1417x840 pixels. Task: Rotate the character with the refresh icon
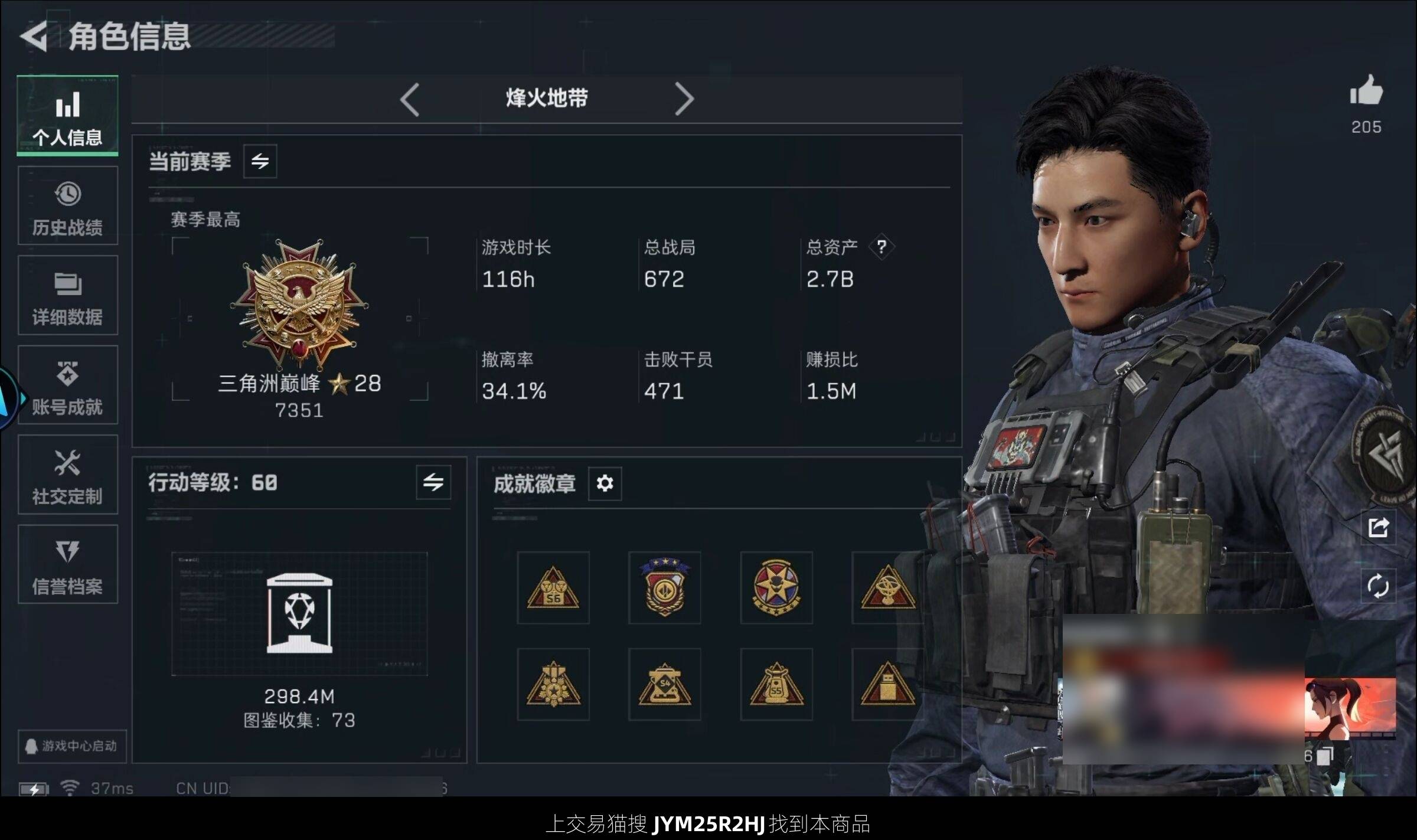tap(1378, 586)
